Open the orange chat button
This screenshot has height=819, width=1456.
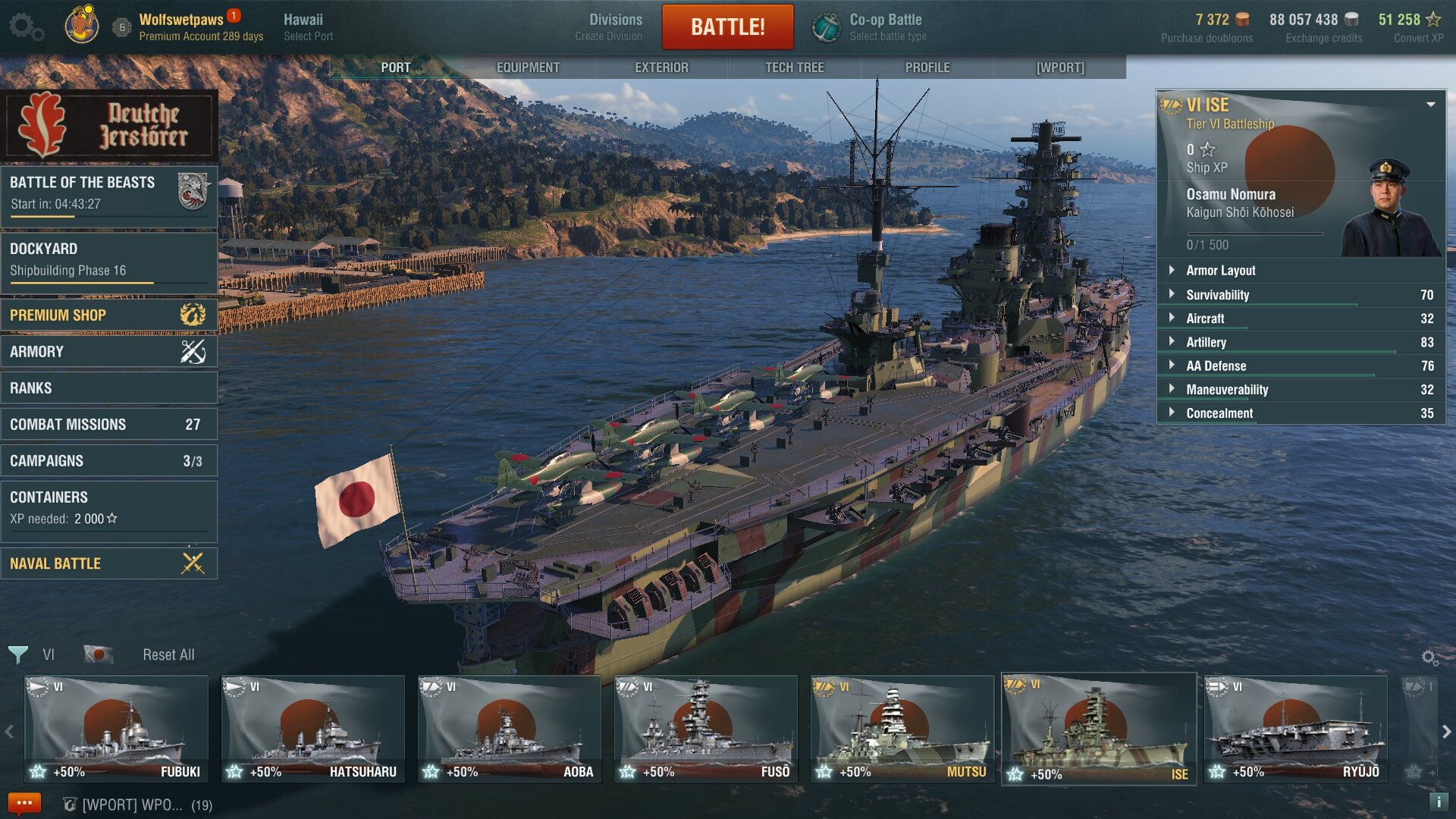coord(24,803)
